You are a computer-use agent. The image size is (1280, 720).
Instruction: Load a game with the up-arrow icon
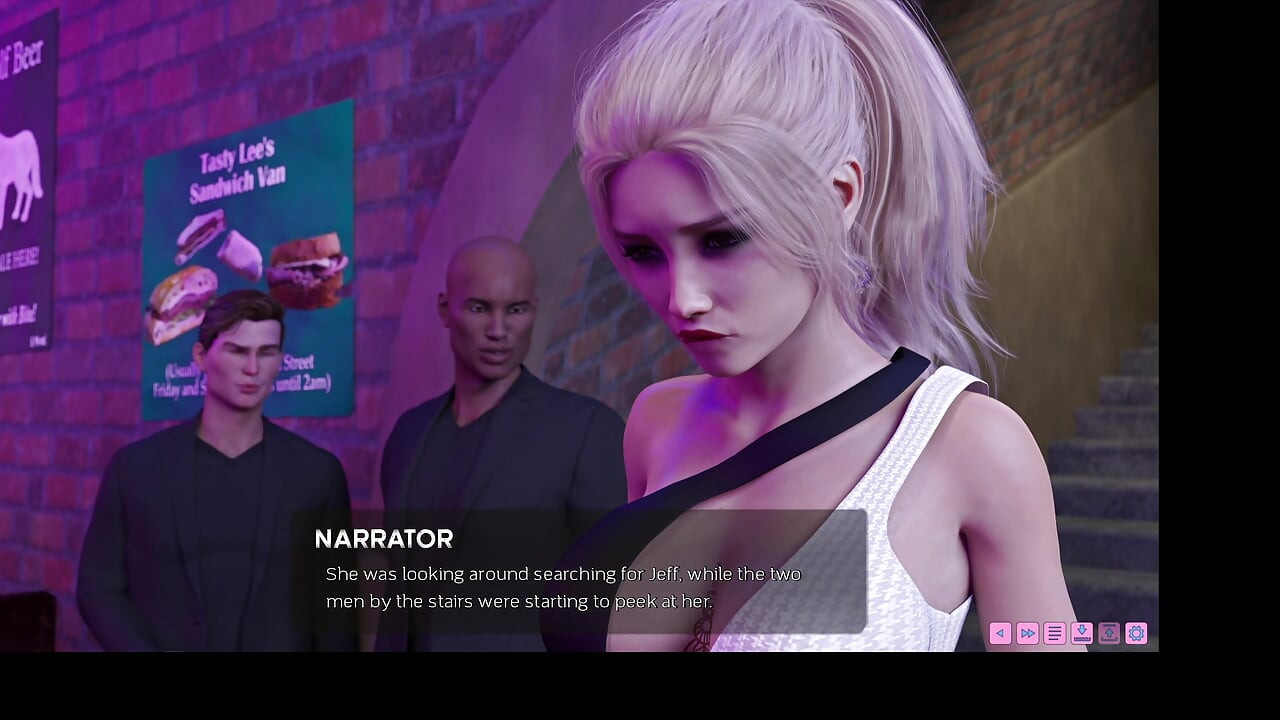tap(1109, 633)
